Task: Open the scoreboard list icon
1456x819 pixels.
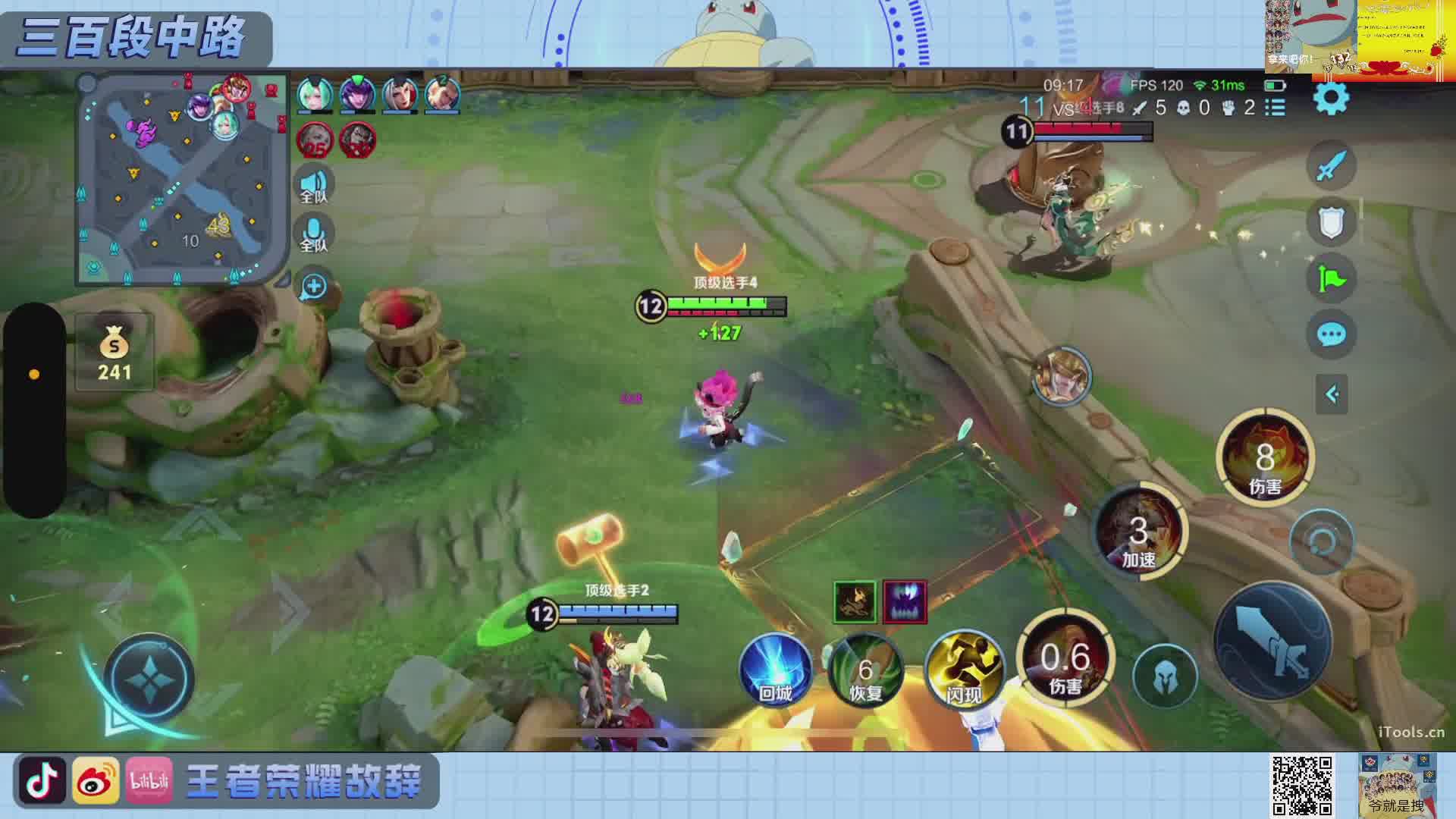Action: pyautogui.click(x=1276, y=108)
